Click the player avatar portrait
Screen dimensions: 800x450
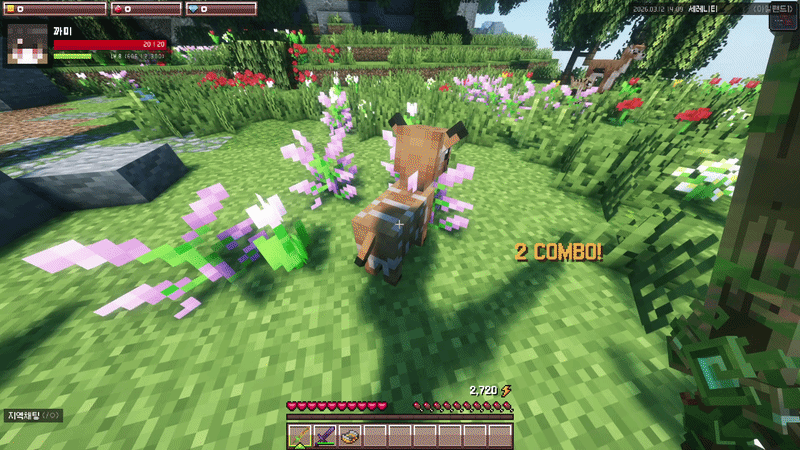click(x=28, y=45)
